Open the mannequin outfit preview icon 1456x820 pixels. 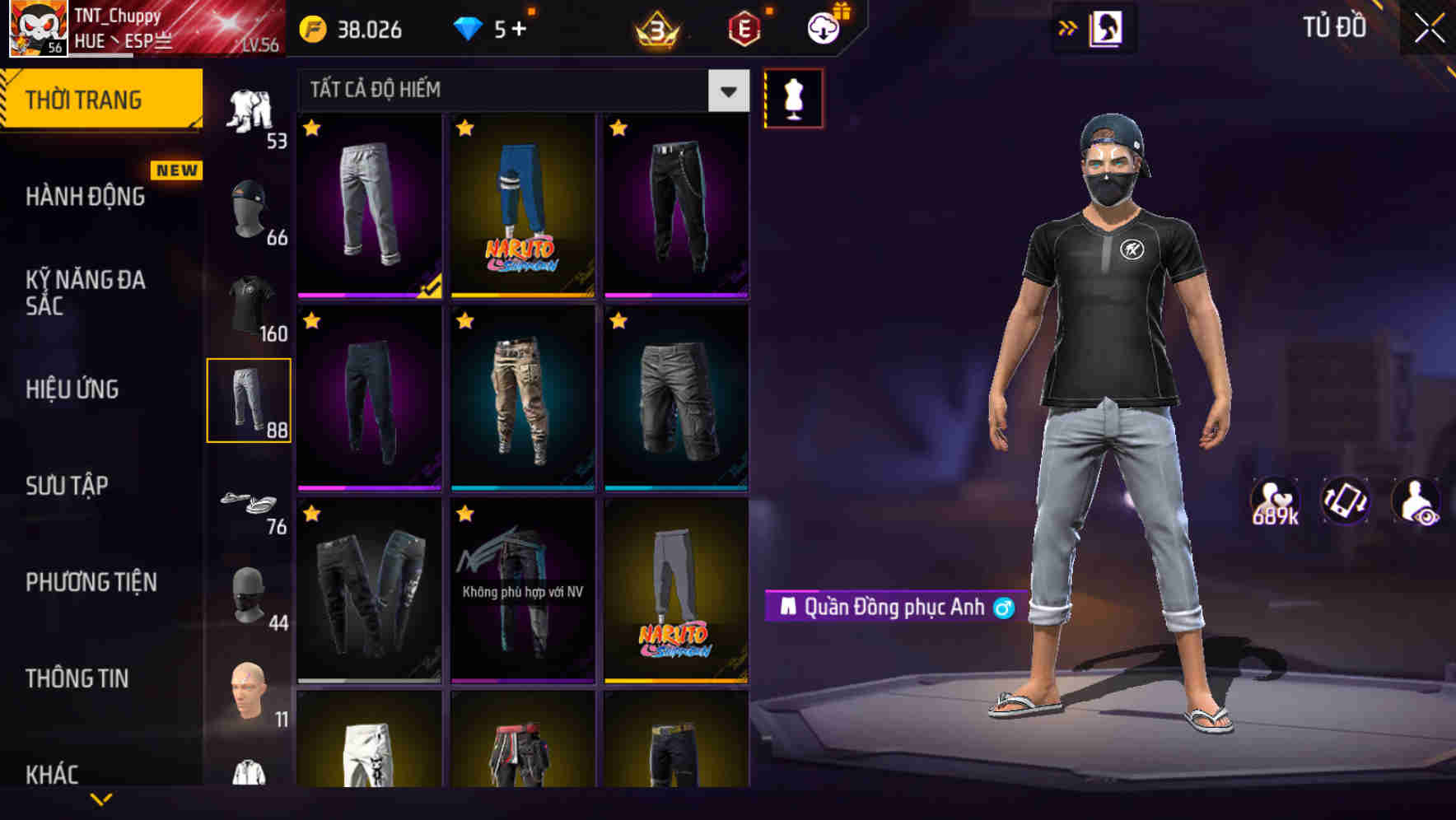[x=793, y=98]
